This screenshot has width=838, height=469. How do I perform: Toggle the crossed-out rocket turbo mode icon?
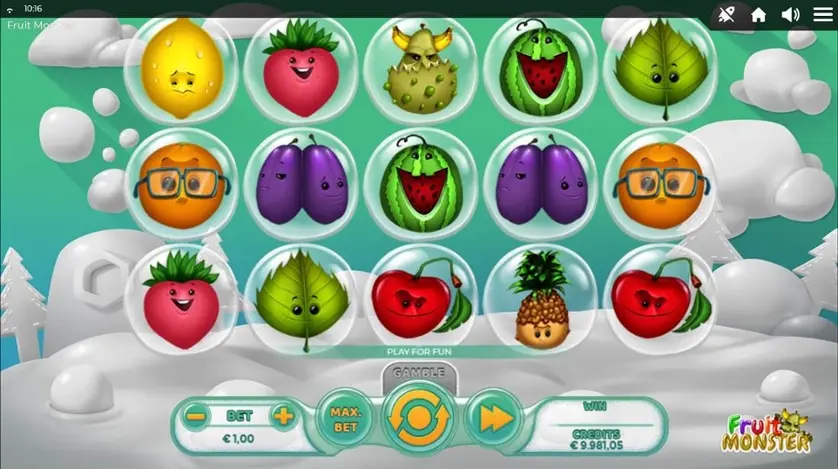pos(725,14)
